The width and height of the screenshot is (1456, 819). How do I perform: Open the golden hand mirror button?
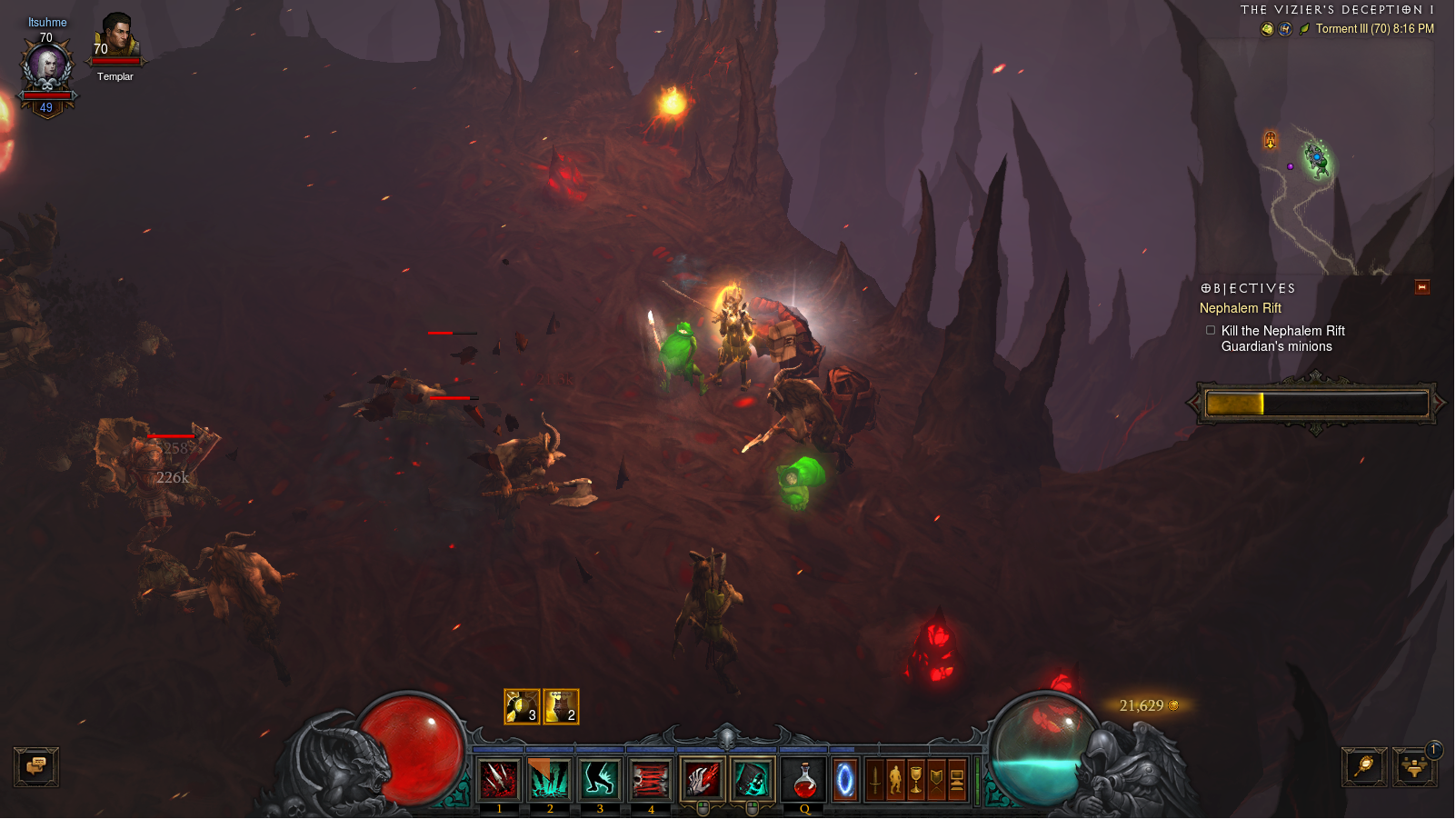(1364, 767)
